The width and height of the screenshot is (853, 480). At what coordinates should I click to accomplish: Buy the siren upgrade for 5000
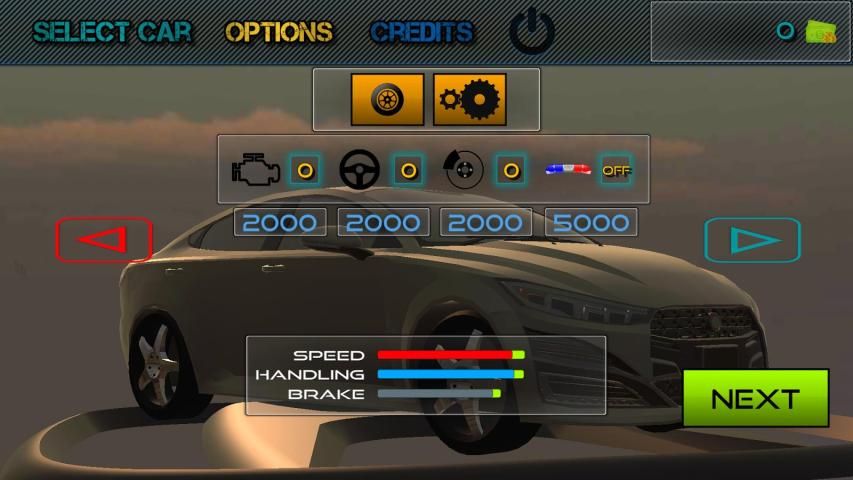coord(591,222)
